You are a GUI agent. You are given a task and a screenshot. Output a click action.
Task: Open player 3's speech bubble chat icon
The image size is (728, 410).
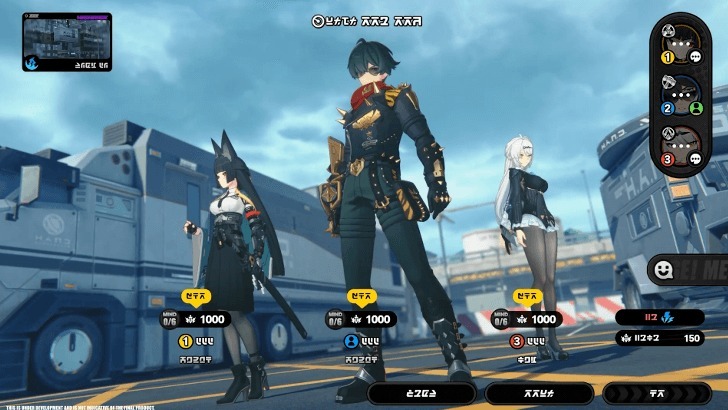[695, 158]
